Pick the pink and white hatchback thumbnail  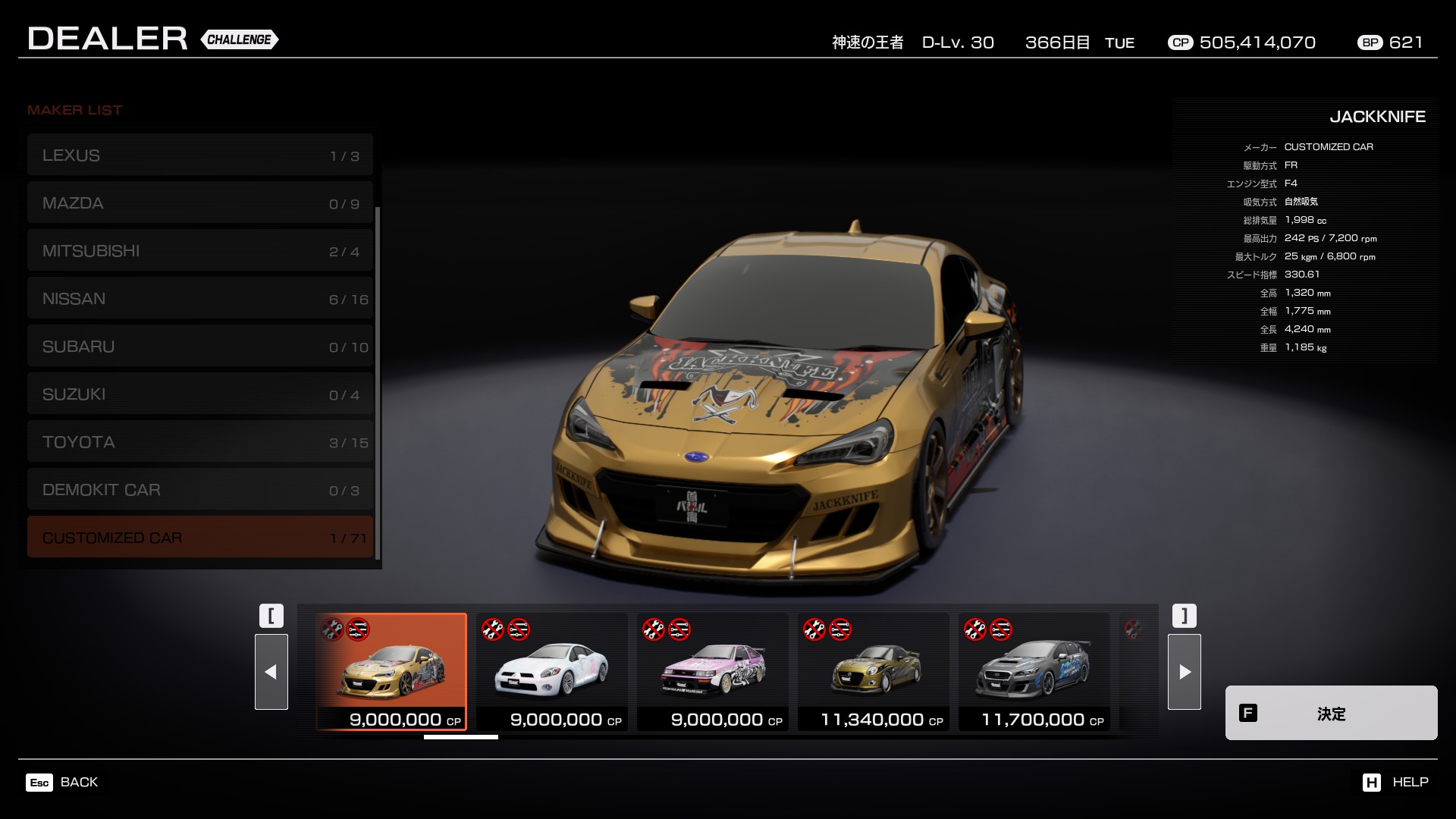pos(713,672)
